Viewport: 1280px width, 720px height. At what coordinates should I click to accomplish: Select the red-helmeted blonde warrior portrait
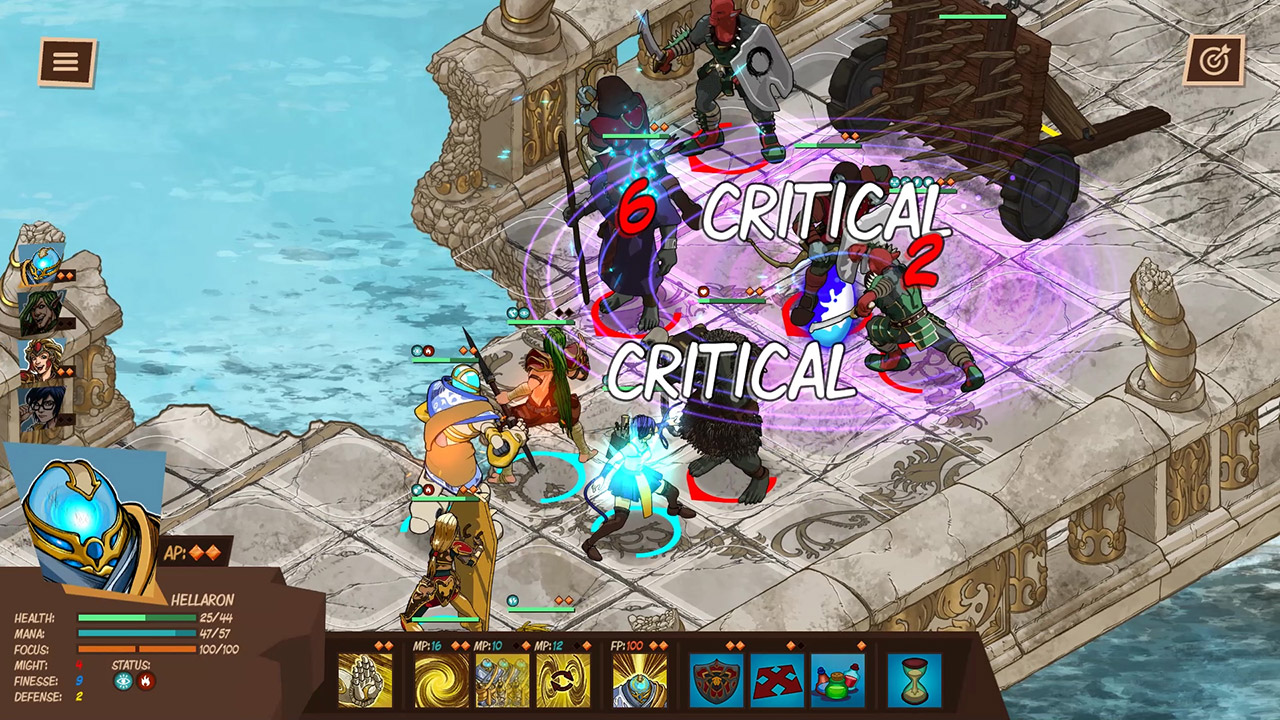41,362
